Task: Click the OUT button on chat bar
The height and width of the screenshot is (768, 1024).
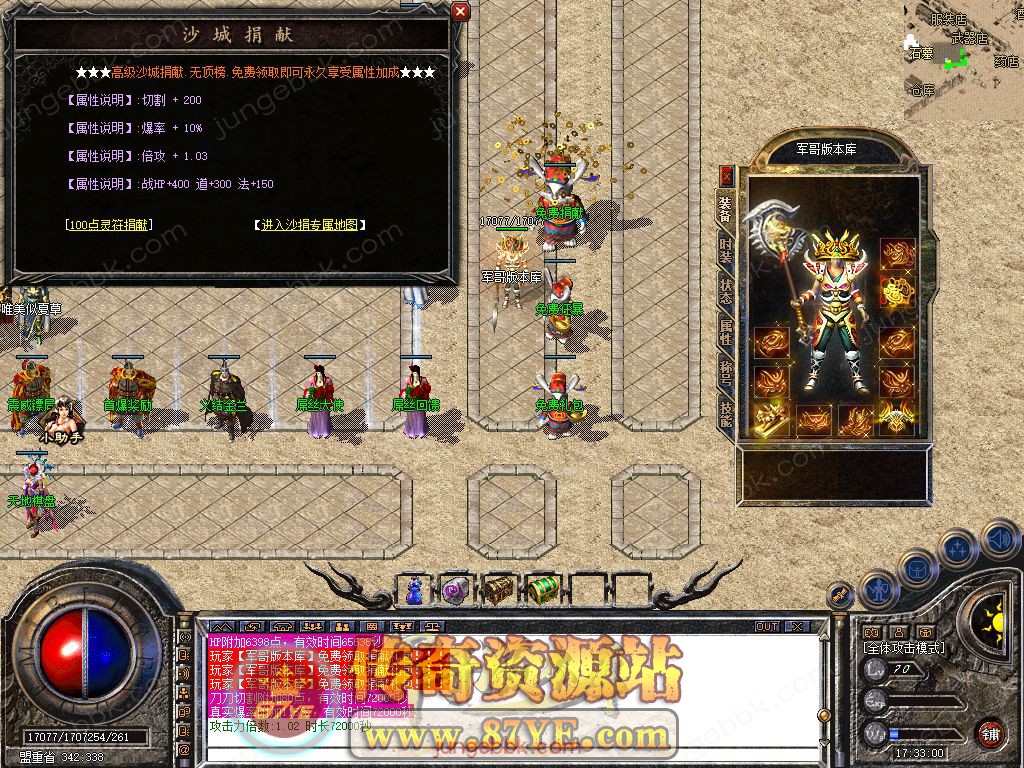Action: [766, 626]
